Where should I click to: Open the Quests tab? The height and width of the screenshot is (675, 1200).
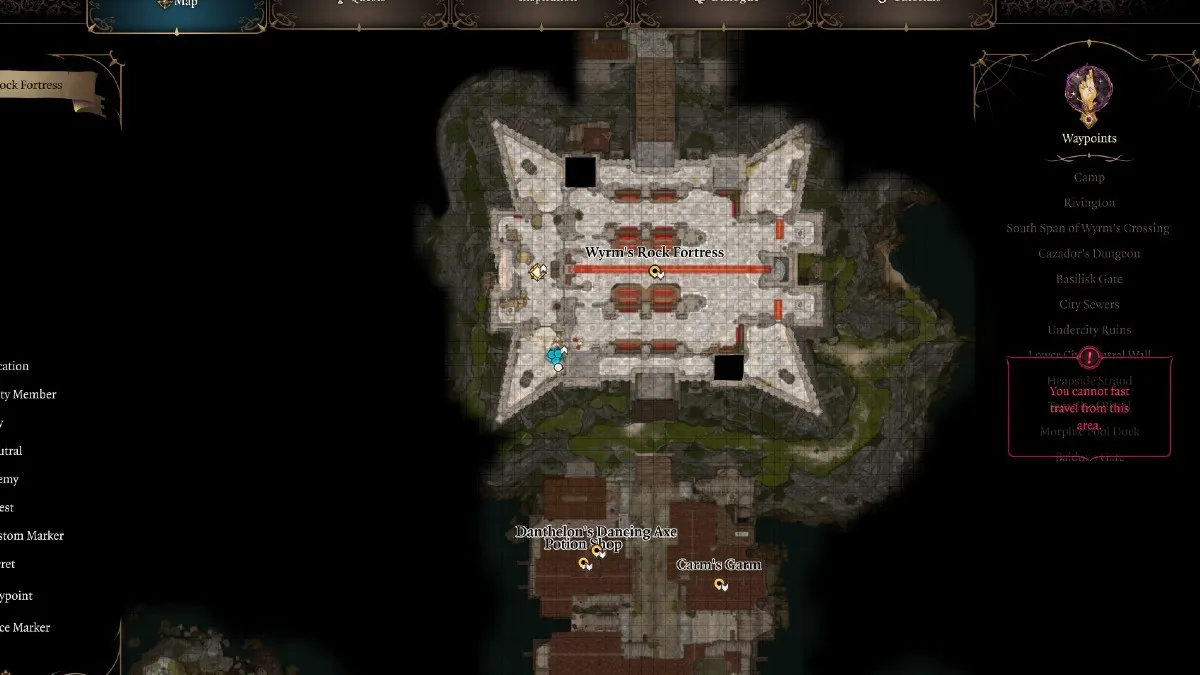(x=361, y=4)
